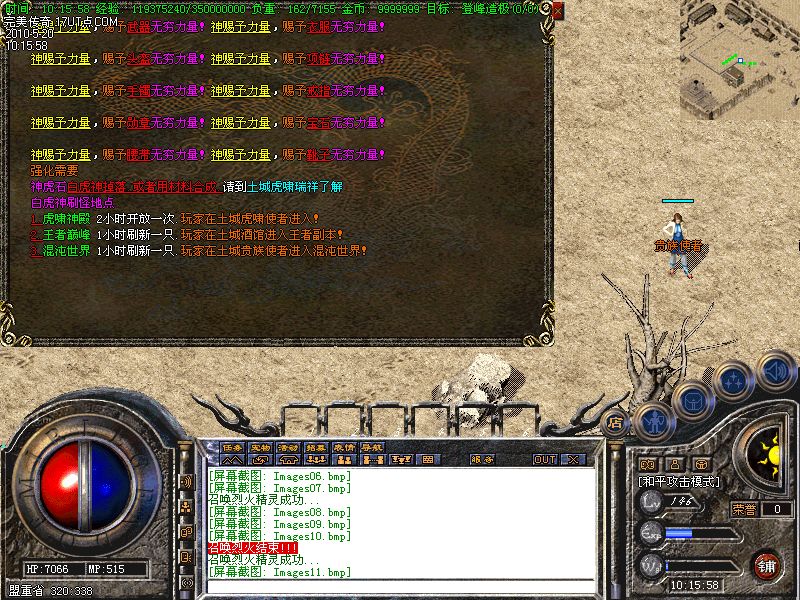Click the 和平攻击模式 attack mode label
Screen dimensions: 800x600
click(680, 481)
